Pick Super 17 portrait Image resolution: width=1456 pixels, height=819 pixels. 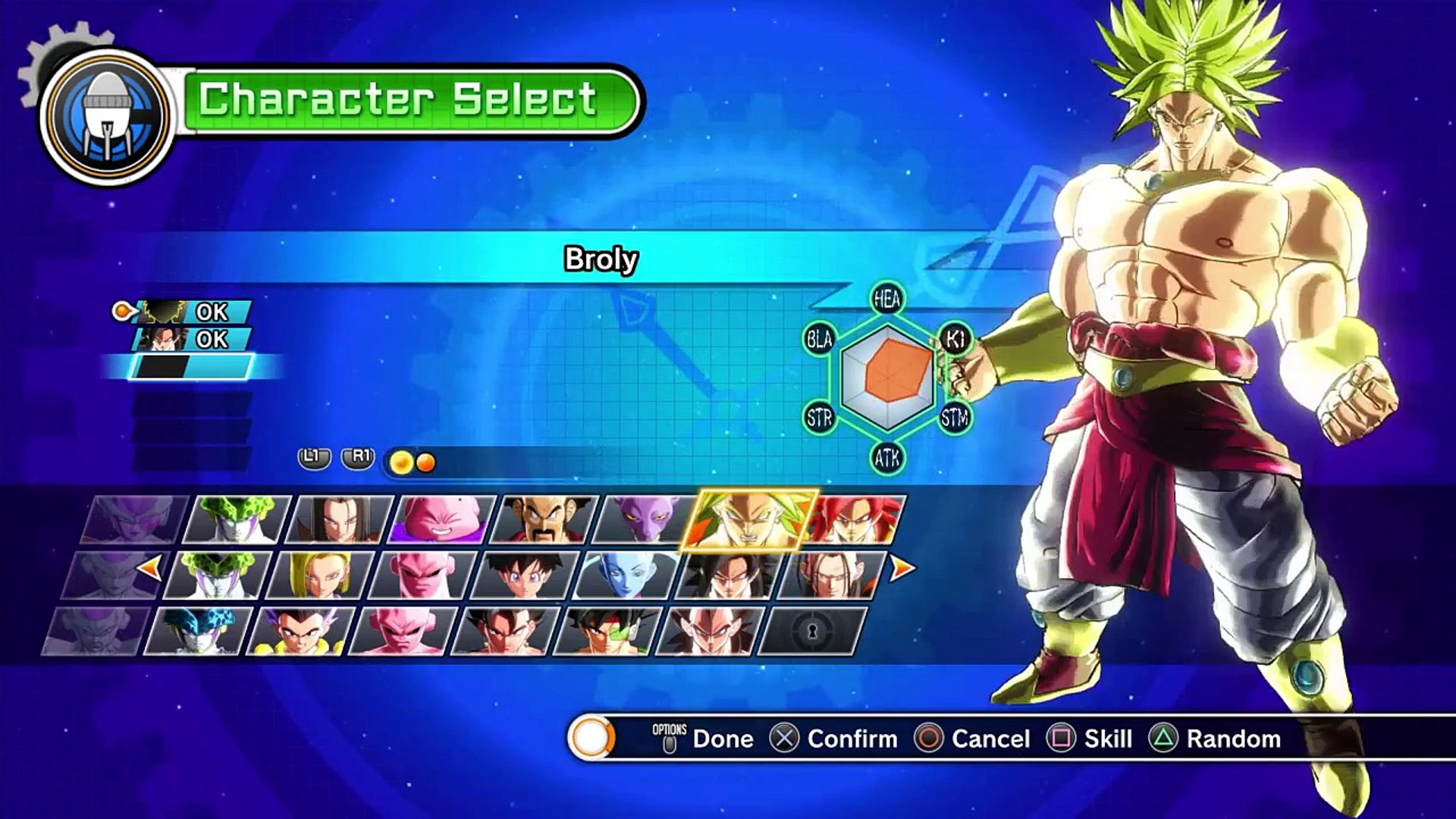tap(833, 575)
